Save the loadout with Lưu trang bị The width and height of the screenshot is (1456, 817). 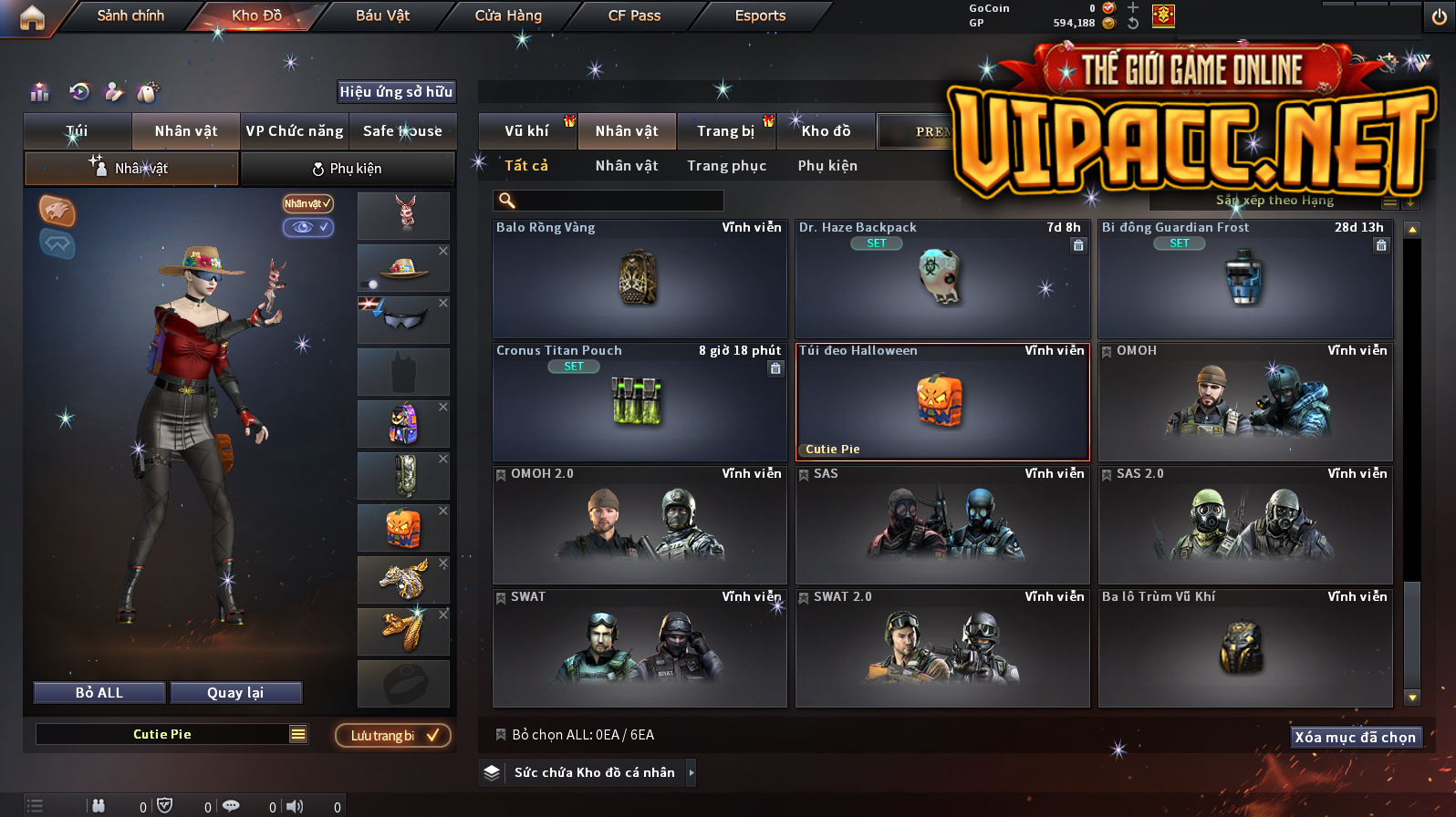click(393, 736)
